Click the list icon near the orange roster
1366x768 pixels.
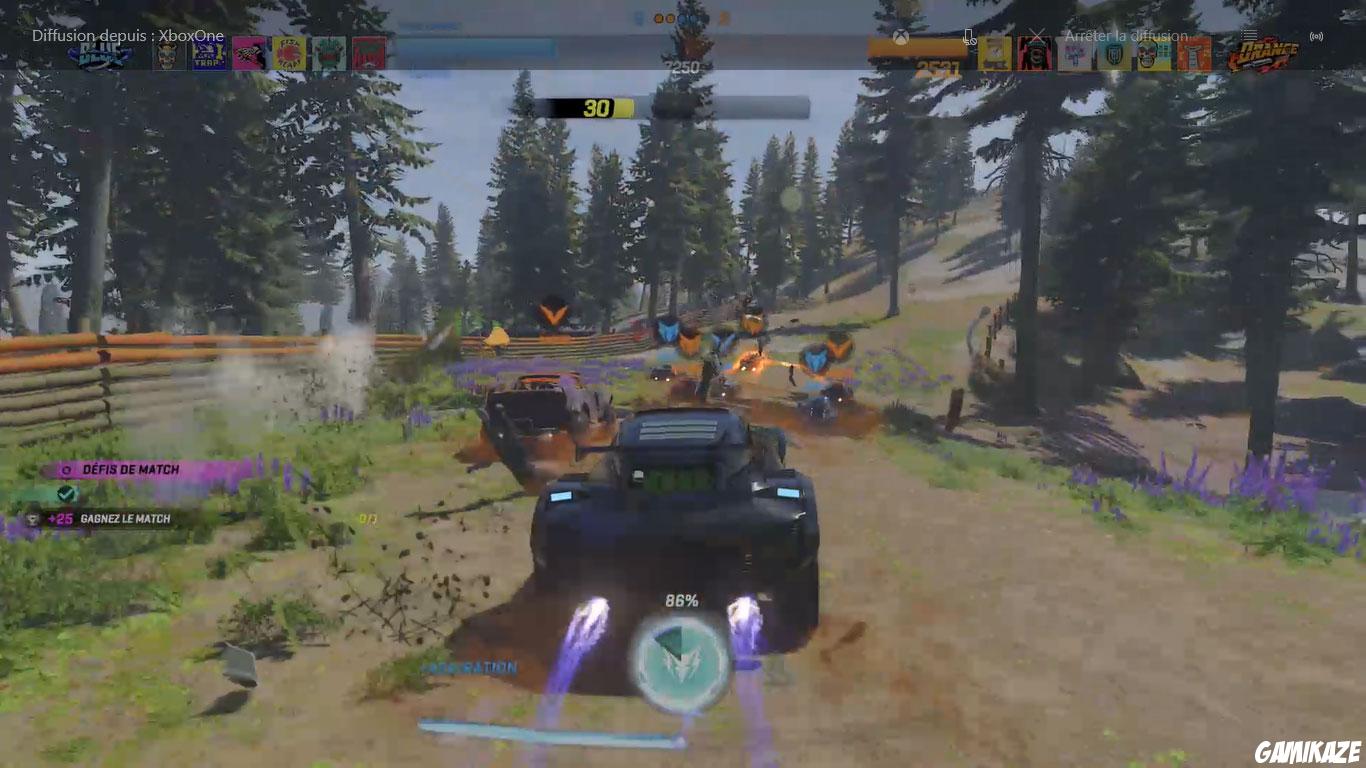pyautogui.click(x=1248, y=35)
